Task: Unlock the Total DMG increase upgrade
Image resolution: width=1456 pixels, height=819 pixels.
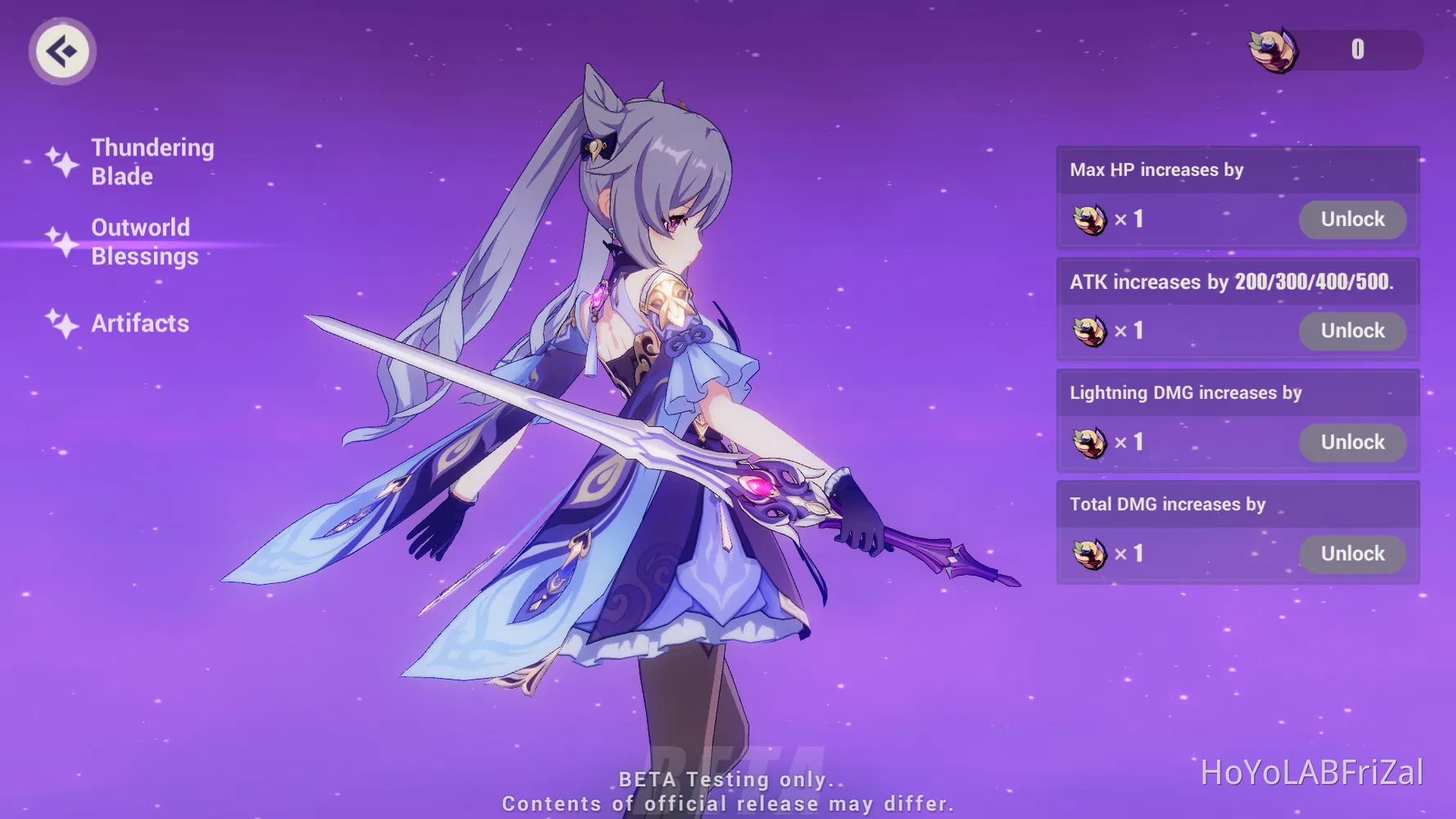Action: pyautogui.click(x=1352, y=554)
